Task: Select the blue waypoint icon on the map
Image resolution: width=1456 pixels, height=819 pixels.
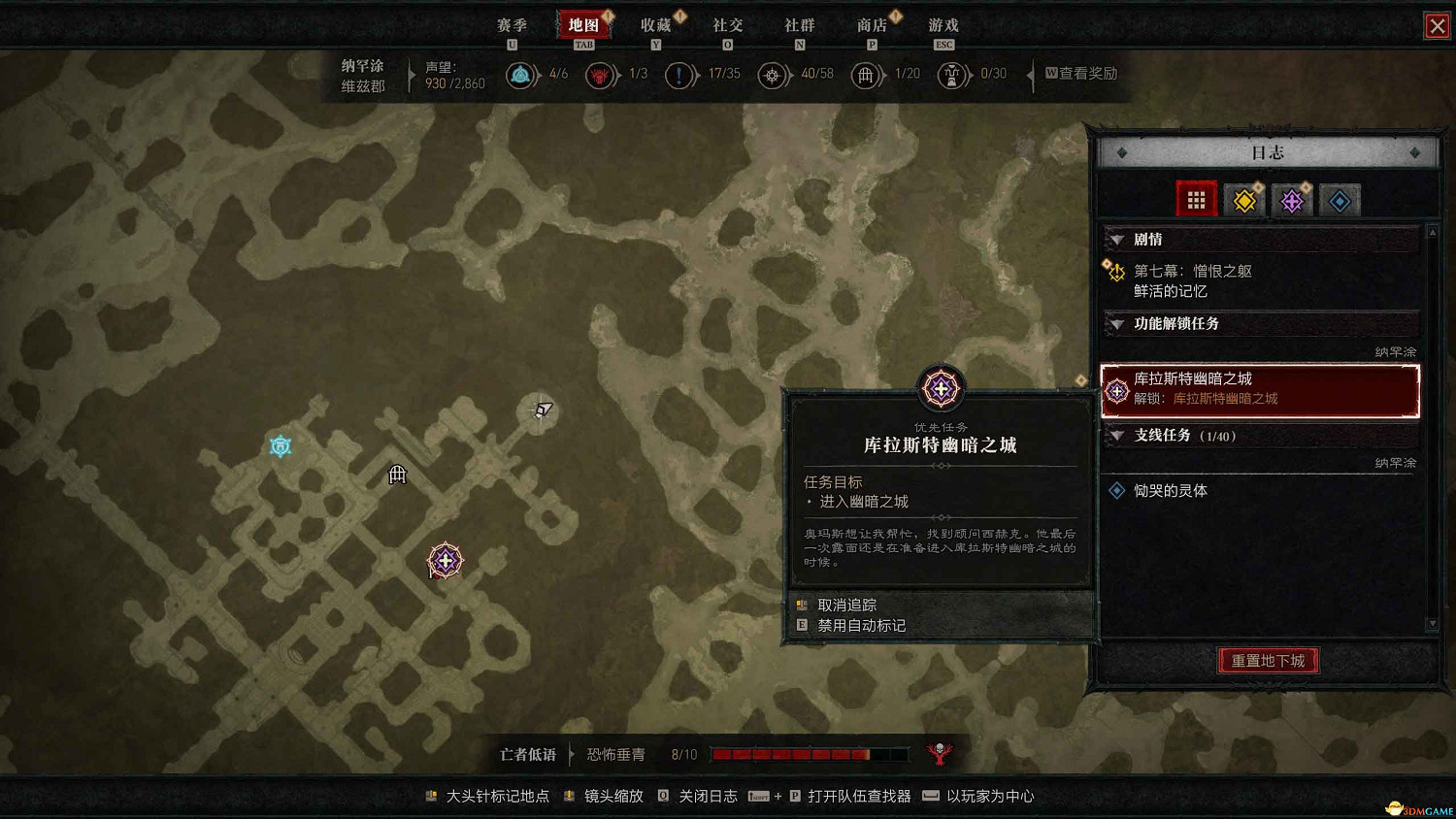Action: pos(280,445)
